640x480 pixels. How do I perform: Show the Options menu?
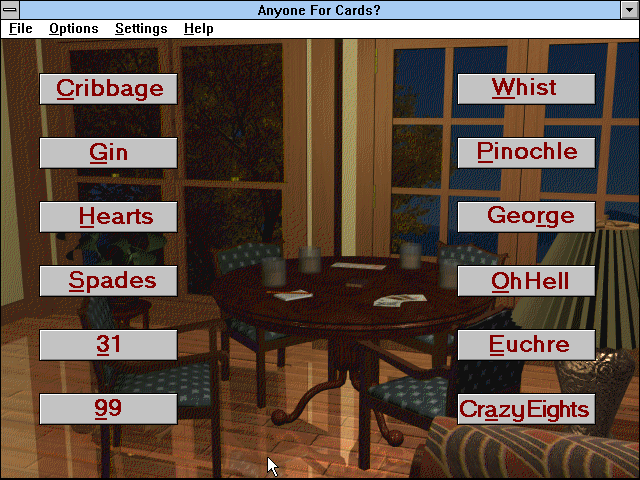coord(73,28)
